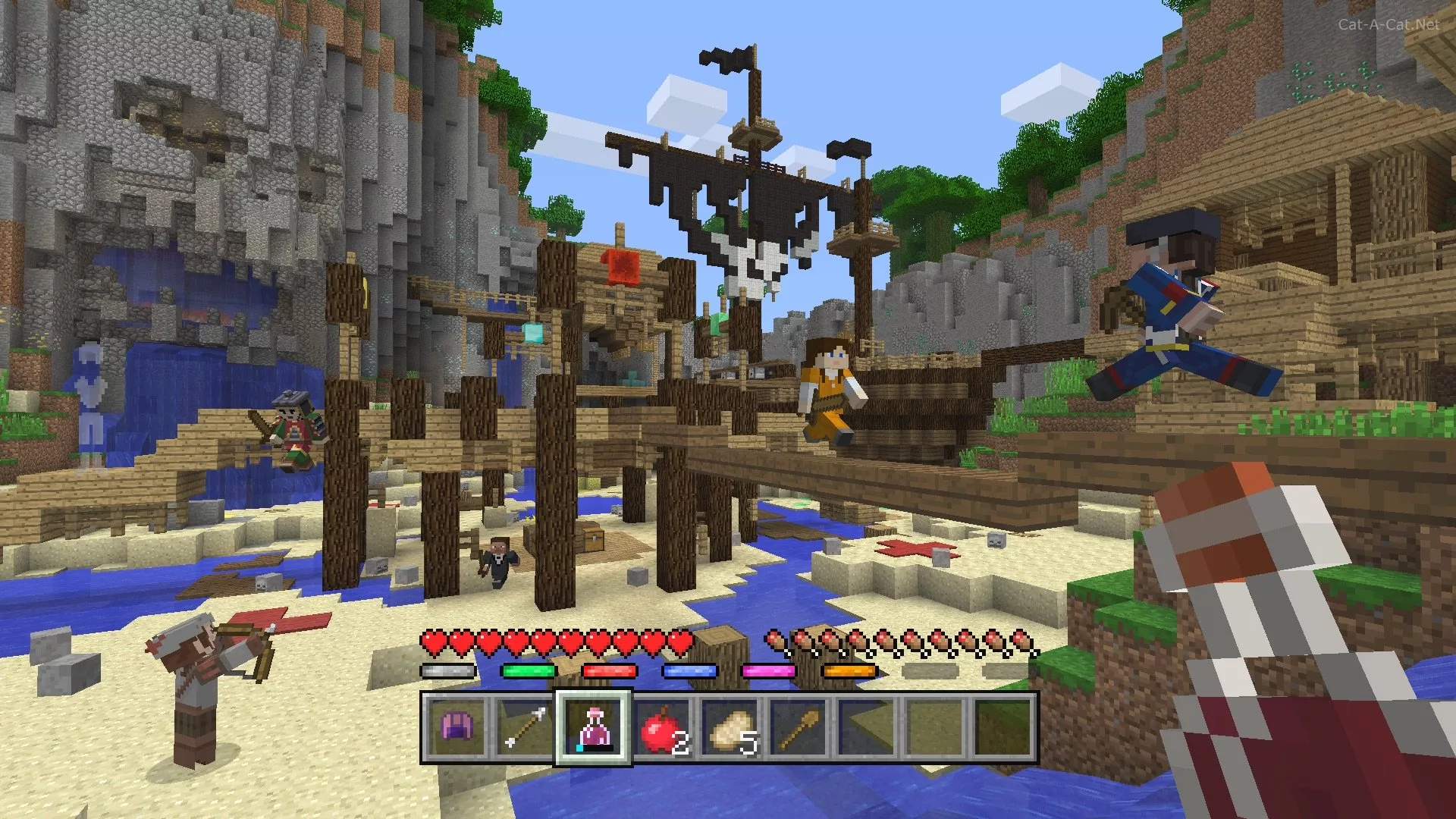Select the red player status bar
The height and width of the screenshot is (819, 1456).
[610, 670]
